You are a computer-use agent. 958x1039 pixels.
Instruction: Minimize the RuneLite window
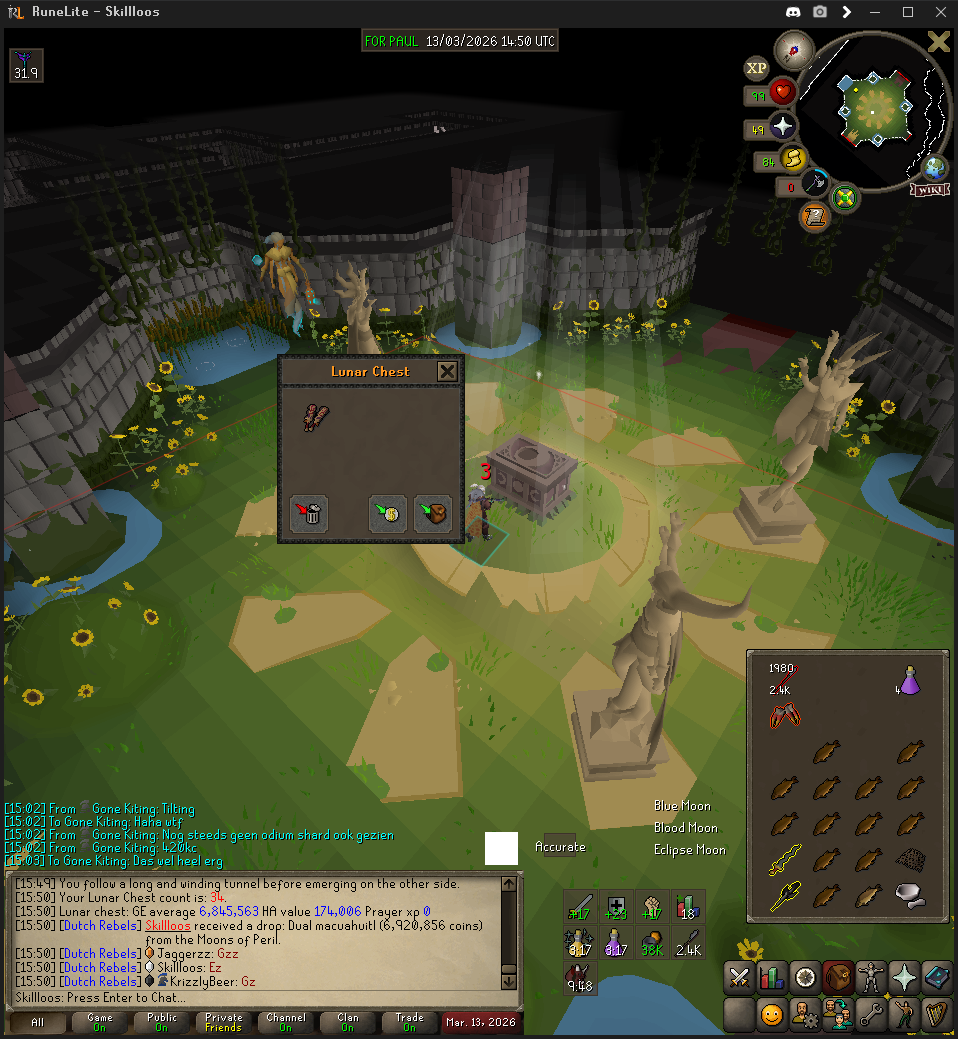click(x=879, y=12)
